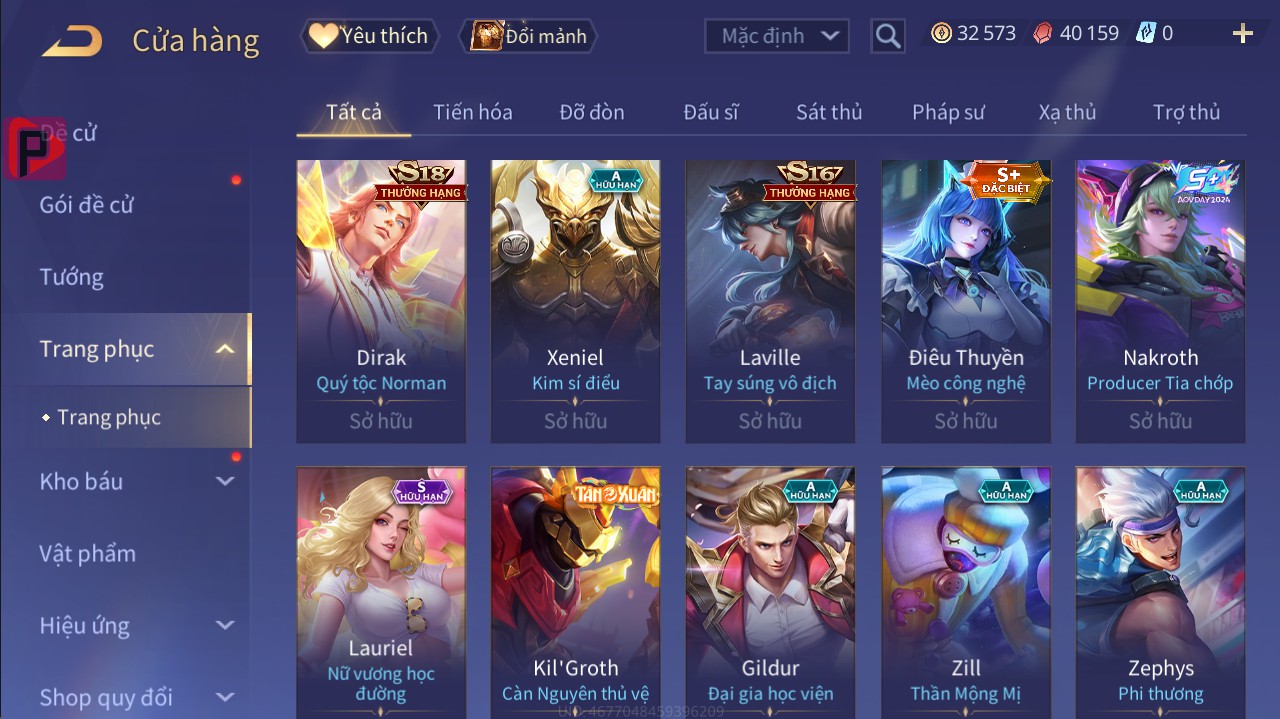The width and height of the screenshot is (1280, 719).
Task: Add currency with the plus button
Action: pyautogui.click(x=1243, y=34)
